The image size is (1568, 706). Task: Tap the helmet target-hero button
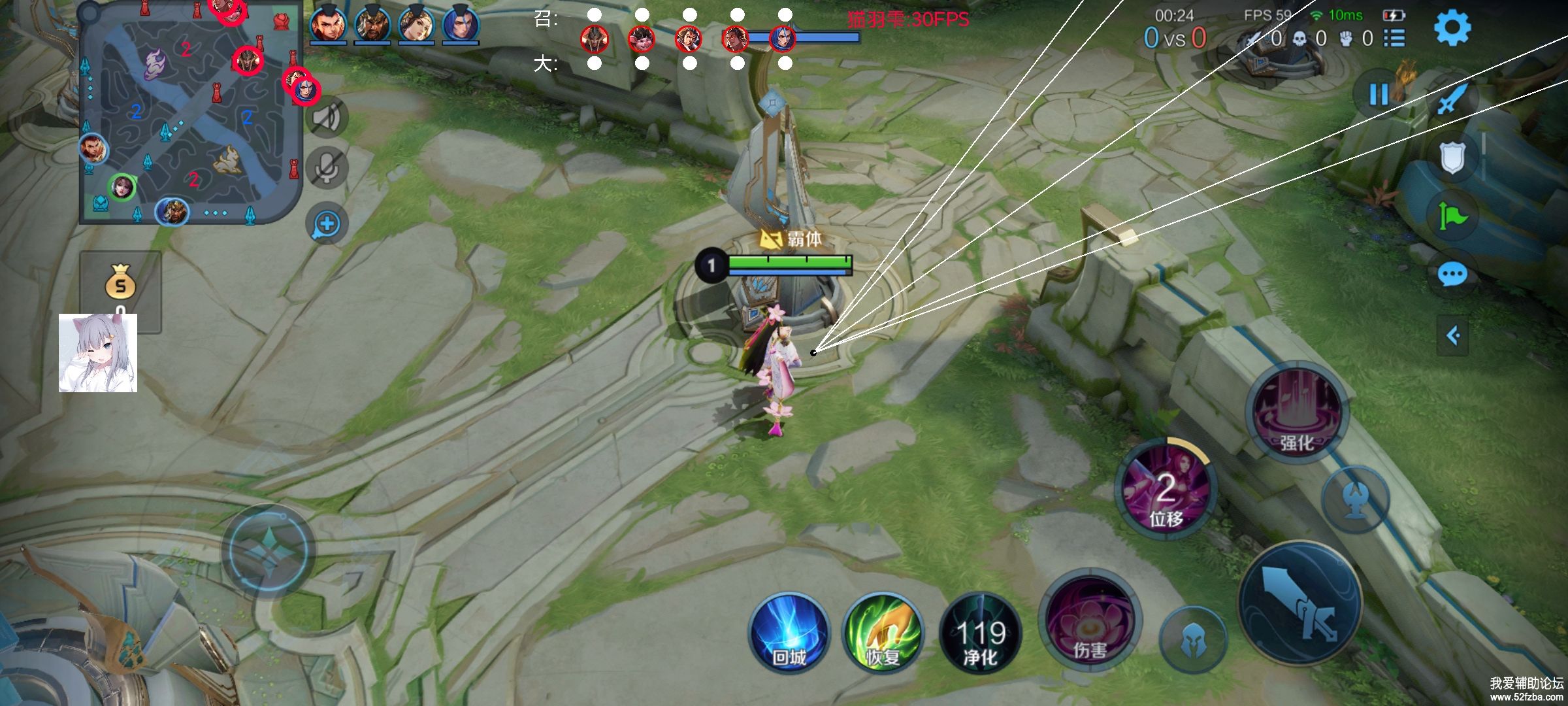tap(1193, 639)
